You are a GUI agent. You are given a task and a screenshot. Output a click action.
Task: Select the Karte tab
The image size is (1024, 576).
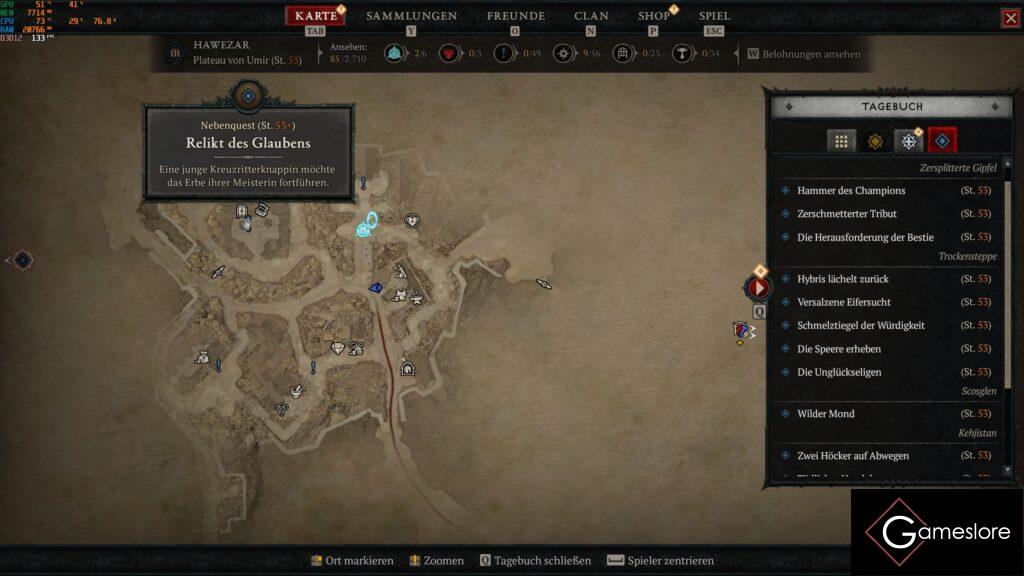(x=316, y=16)
